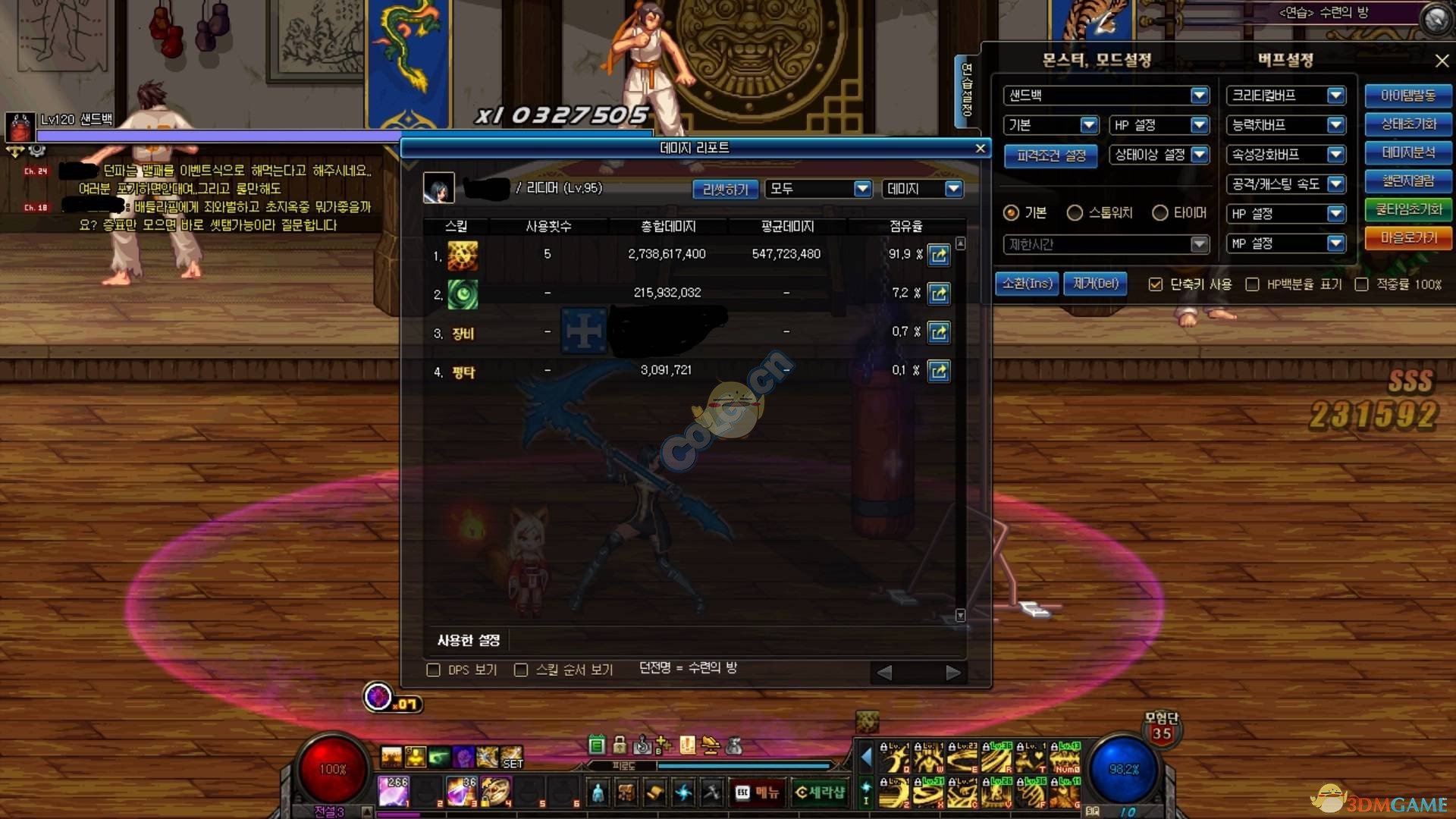Open the 모두 filter dropdown in the damage report

pos(817,189)
